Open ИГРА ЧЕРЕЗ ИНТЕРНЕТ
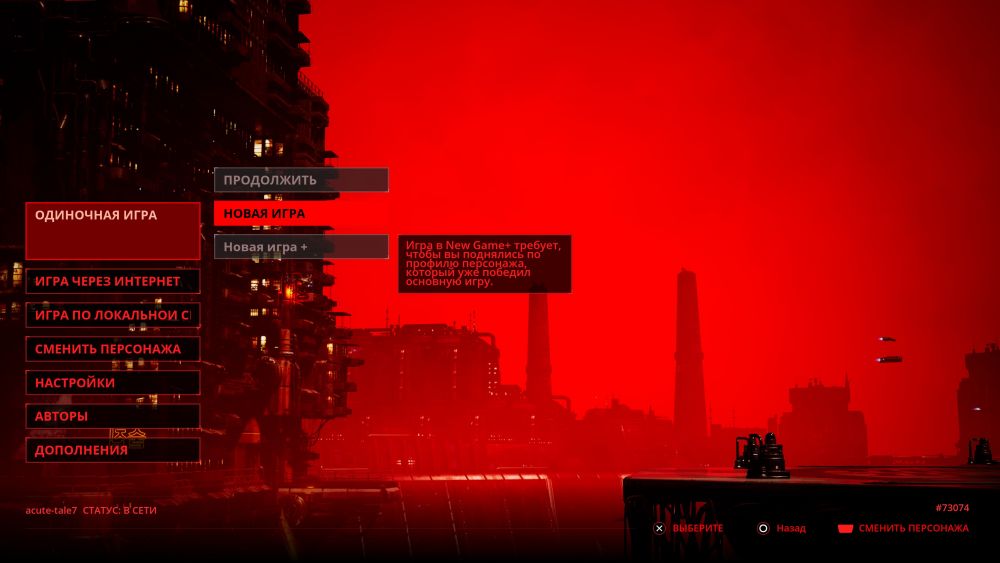This screenshot has width=1000, height=563. tap(112, 281)
